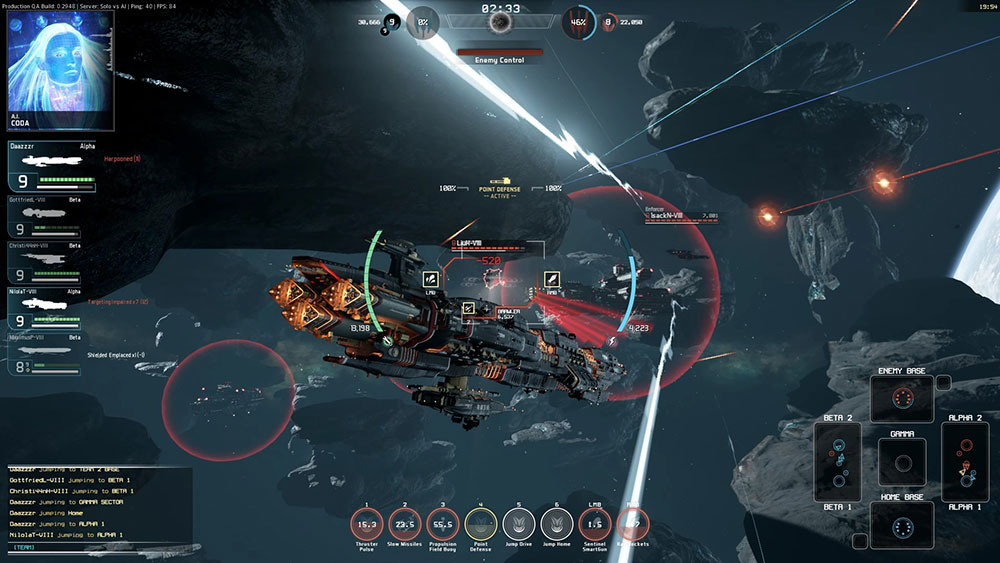Screen dimensions: 1000x563
Task: Choose the Gamma sector on the map
Action: coord(901,463)
